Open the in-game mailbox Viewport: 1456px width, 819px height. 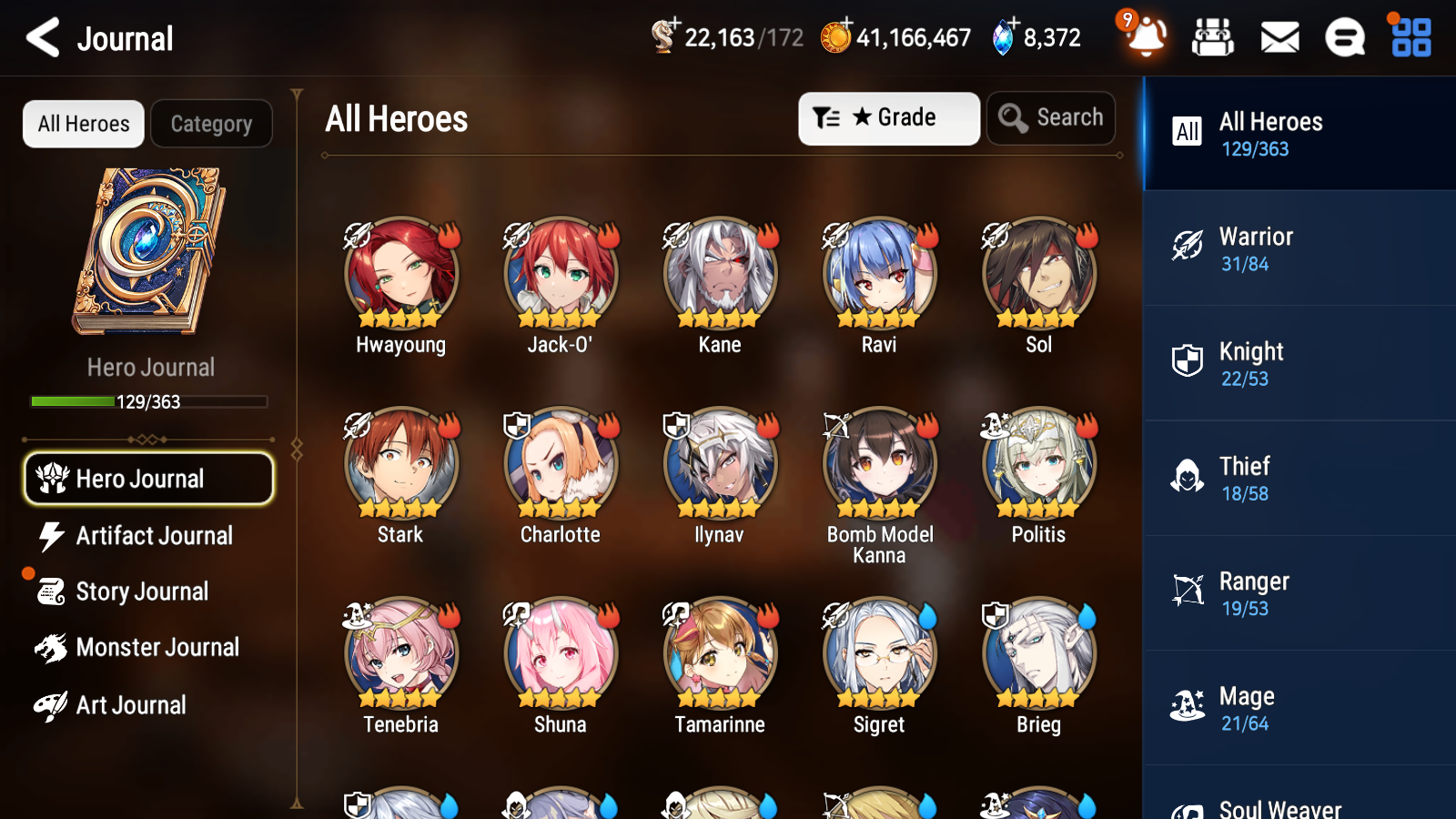(x=1279, y=38)
